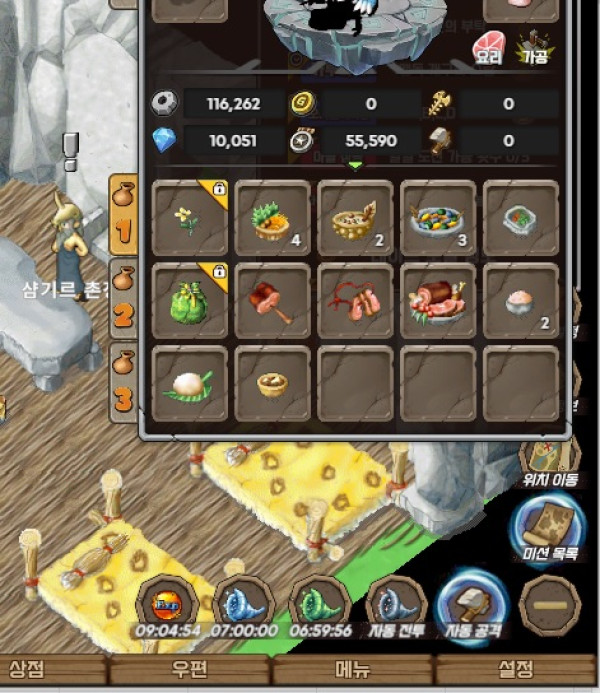This screenshot has height=693, width=600.
Task: Toggle 자동 전투 auto battle
Action: pos(396,607)
